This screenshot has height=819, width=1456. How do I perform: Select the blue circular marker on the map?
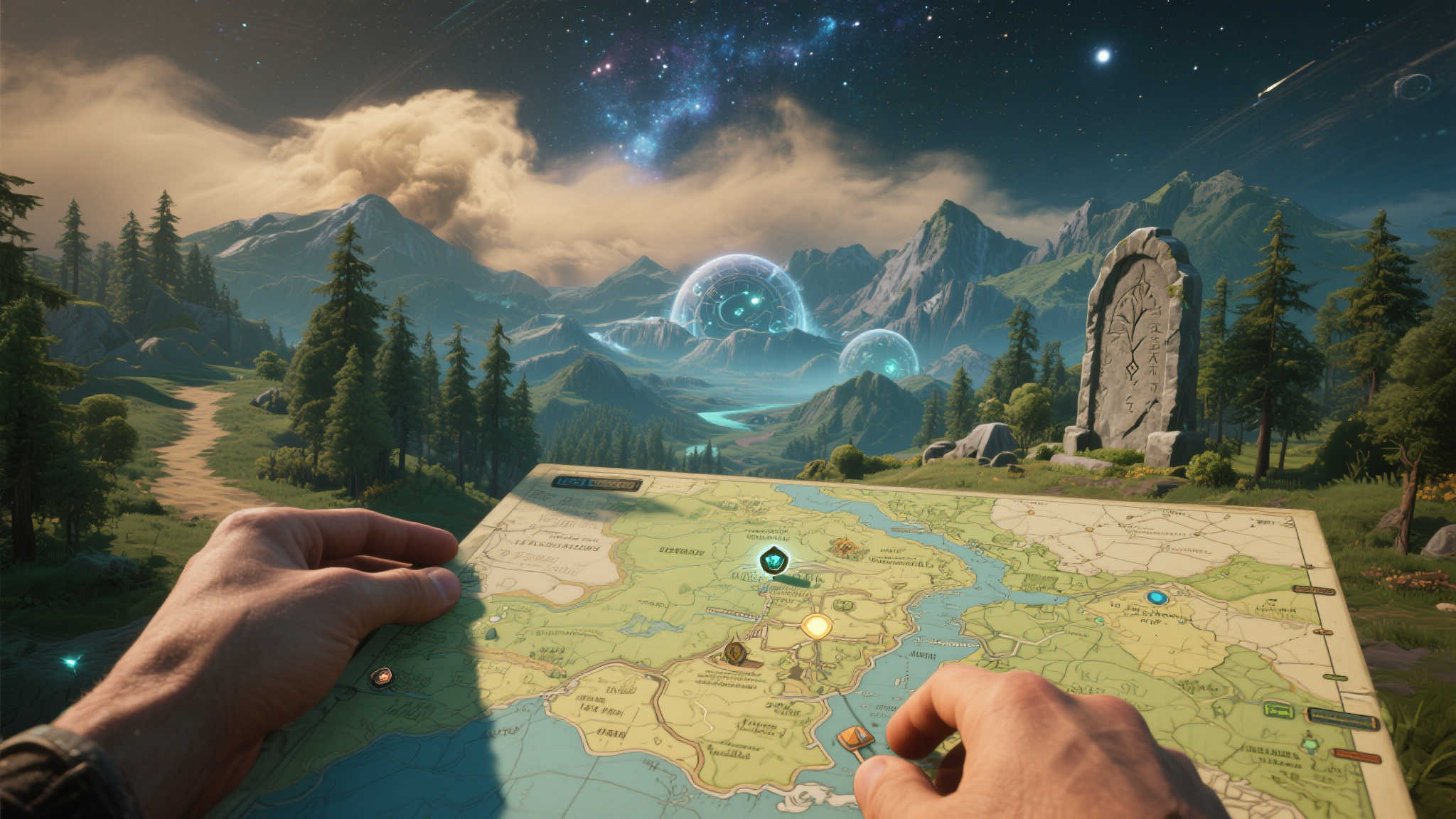1157,598
